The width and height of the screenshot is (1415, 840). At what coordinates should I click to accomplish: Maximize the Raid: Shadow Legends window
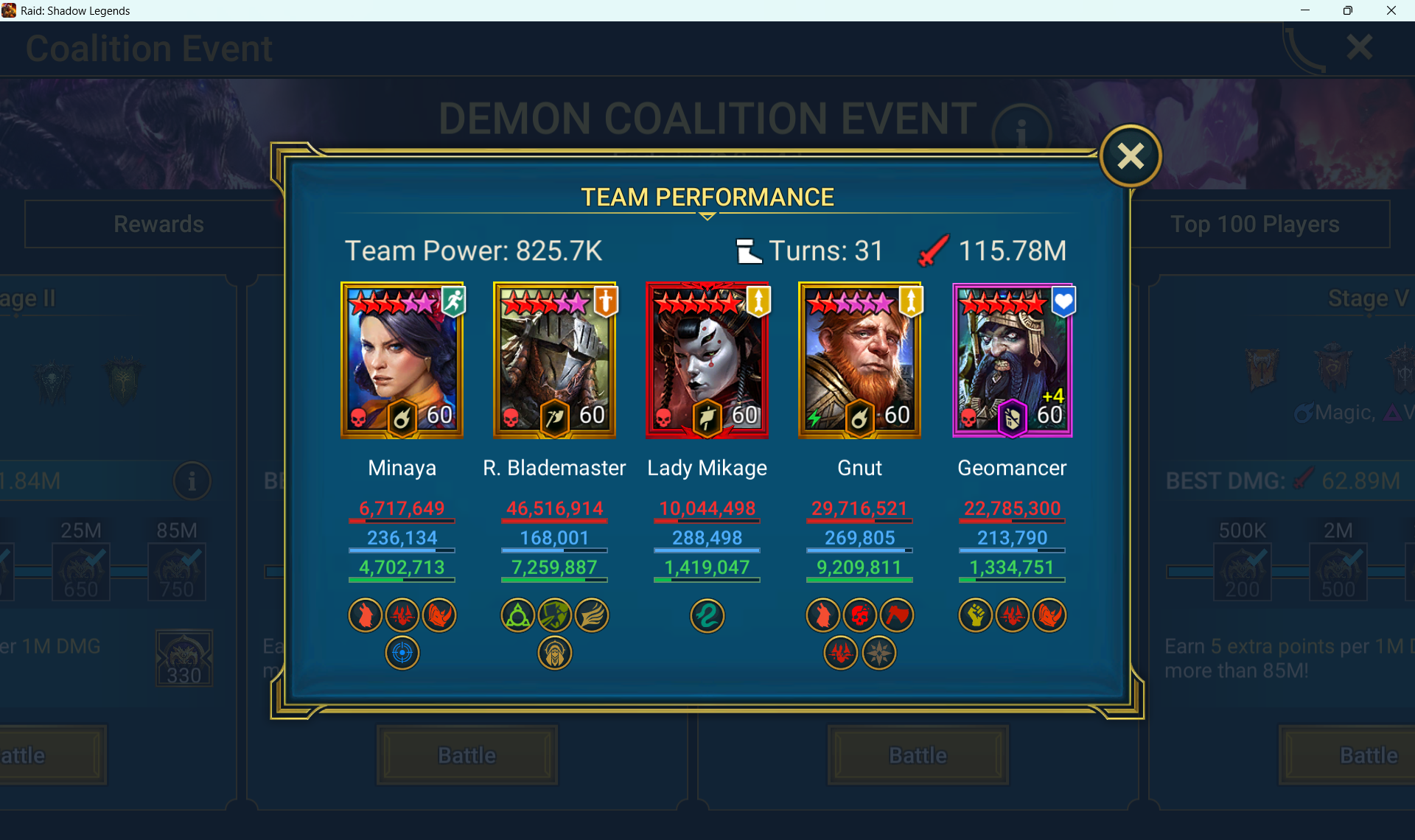(x=1348, y=10)
